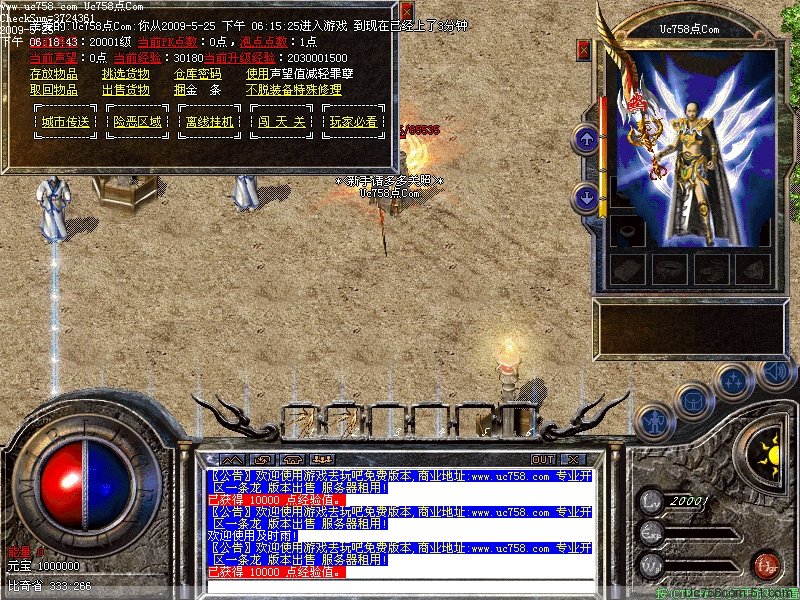Click the up arrow on the character panel
The image size is (800, 600).
586,139
